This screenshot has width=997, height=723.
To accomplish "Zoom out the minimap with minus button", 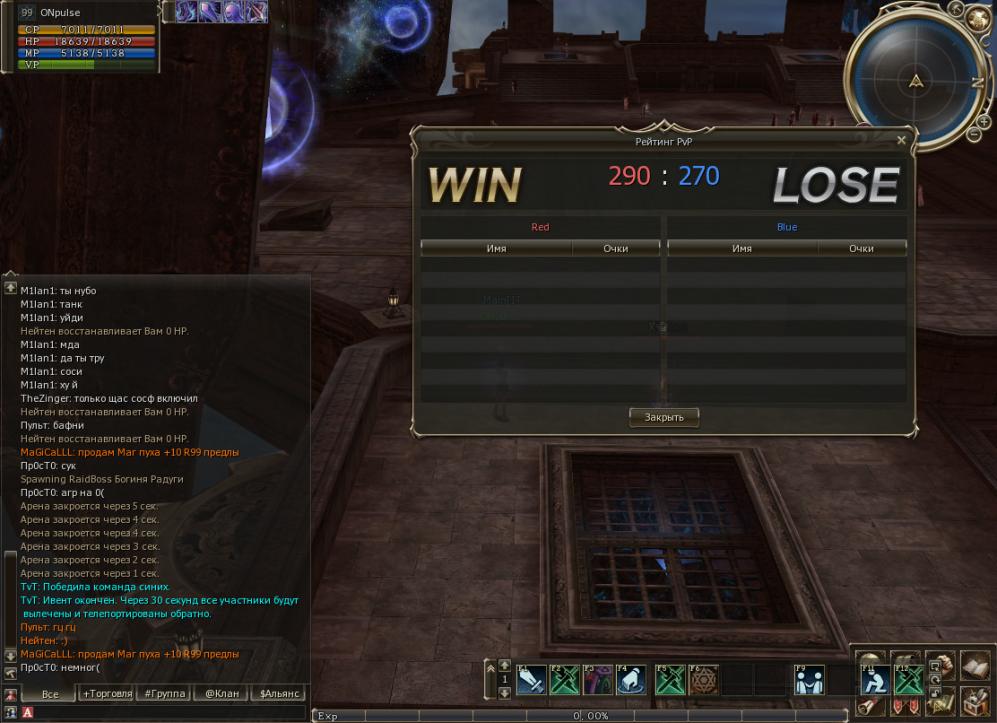I will pyautogui.click(x=973, y=133).
